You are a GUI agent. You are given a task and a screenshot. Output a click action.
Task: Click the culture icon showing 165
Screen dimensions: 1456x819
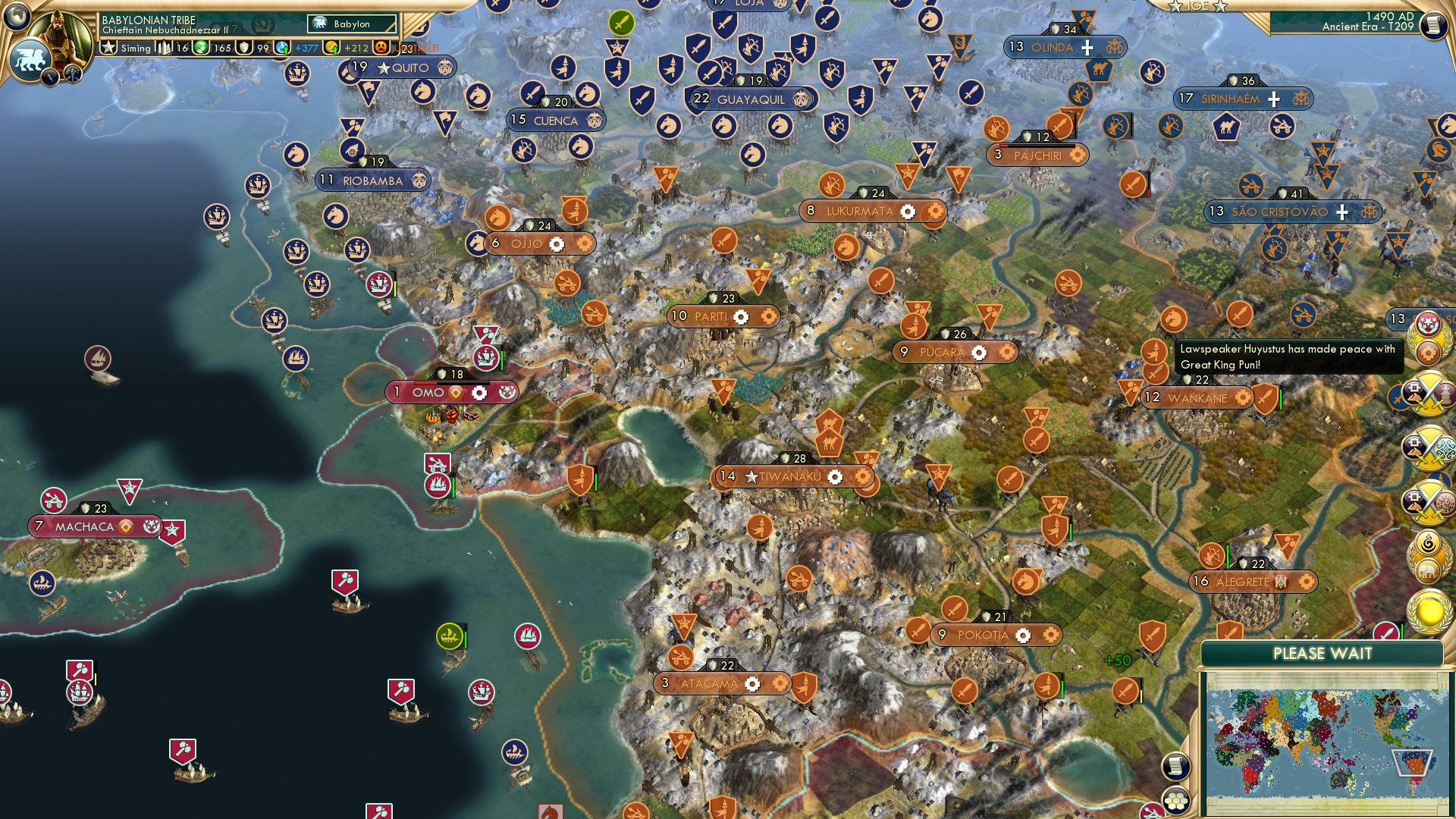pos(201,48)
